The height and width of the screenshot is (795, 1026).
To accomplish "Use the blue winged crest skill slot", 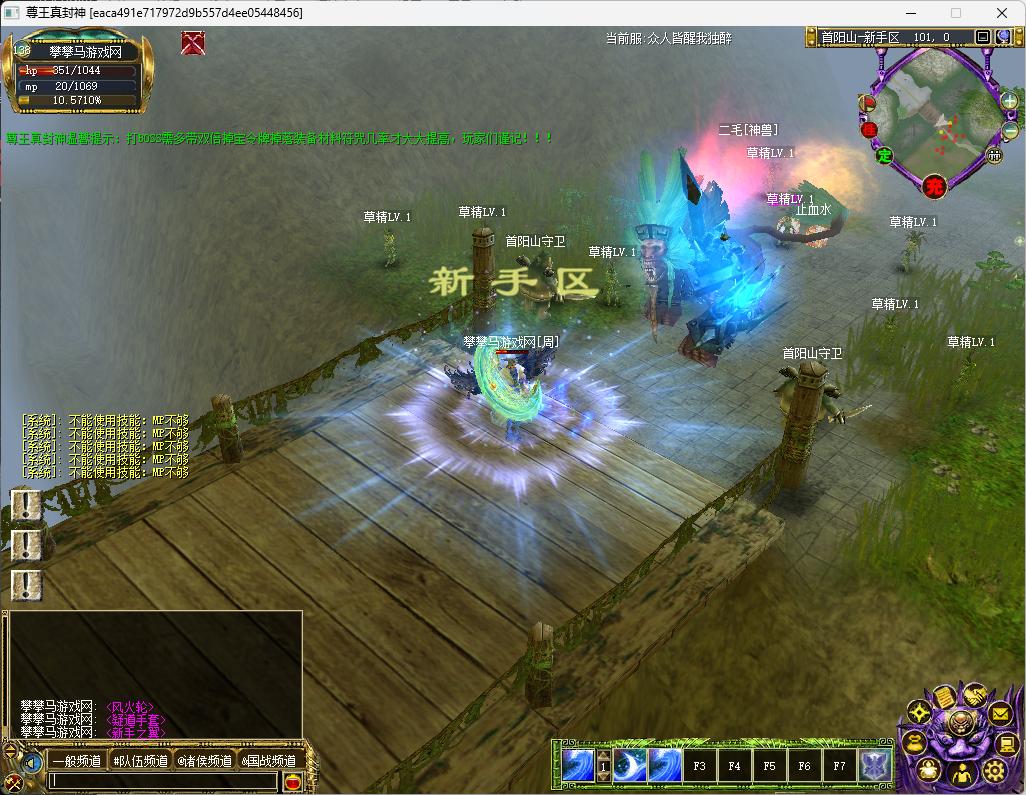I will pos(876,766).
